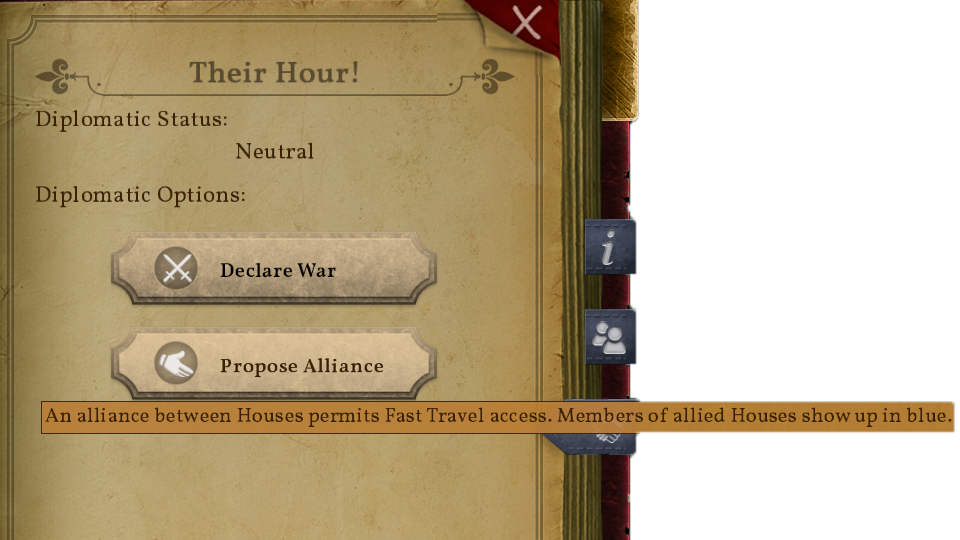Open the info tab with the i icon

pos(609,248)
